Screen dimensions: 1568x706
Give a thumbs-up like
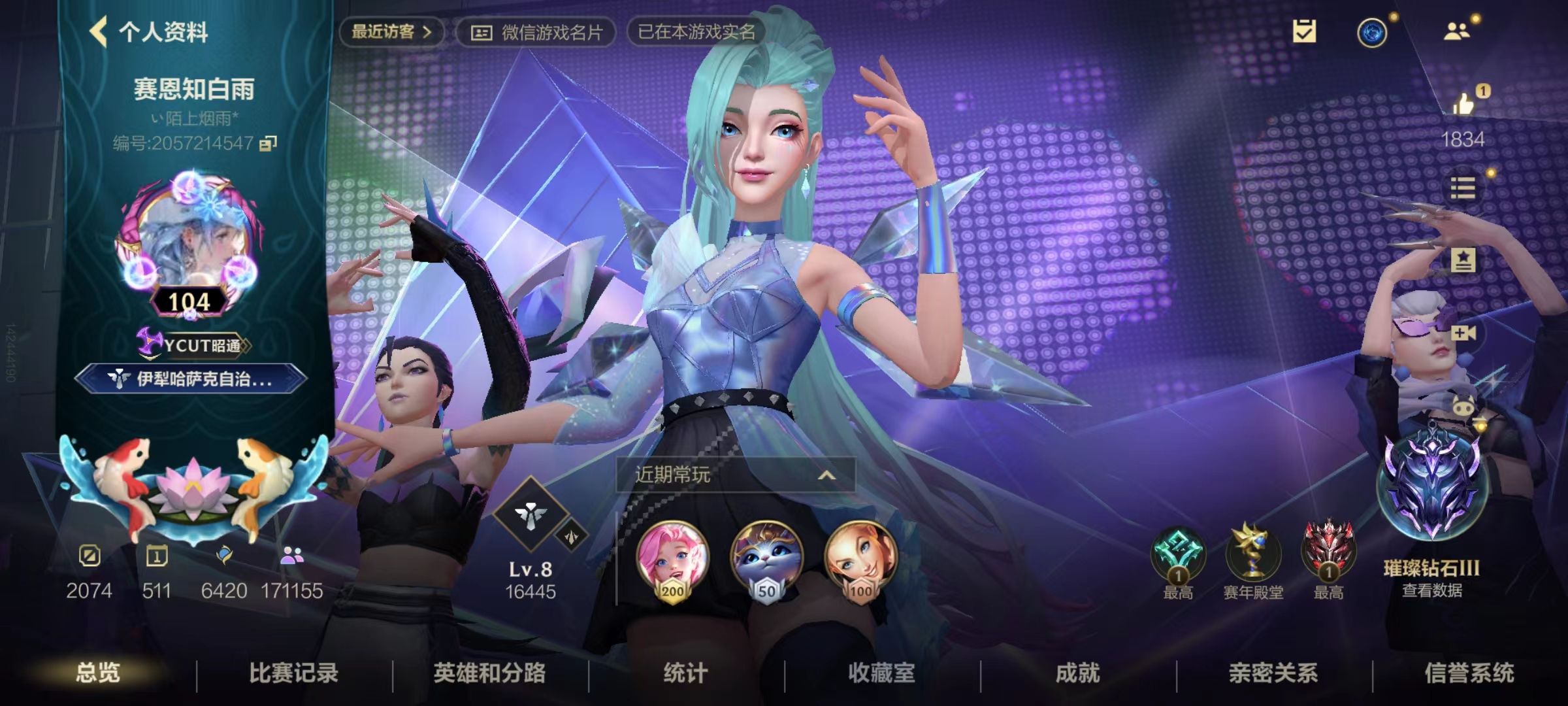[1463, 103]
